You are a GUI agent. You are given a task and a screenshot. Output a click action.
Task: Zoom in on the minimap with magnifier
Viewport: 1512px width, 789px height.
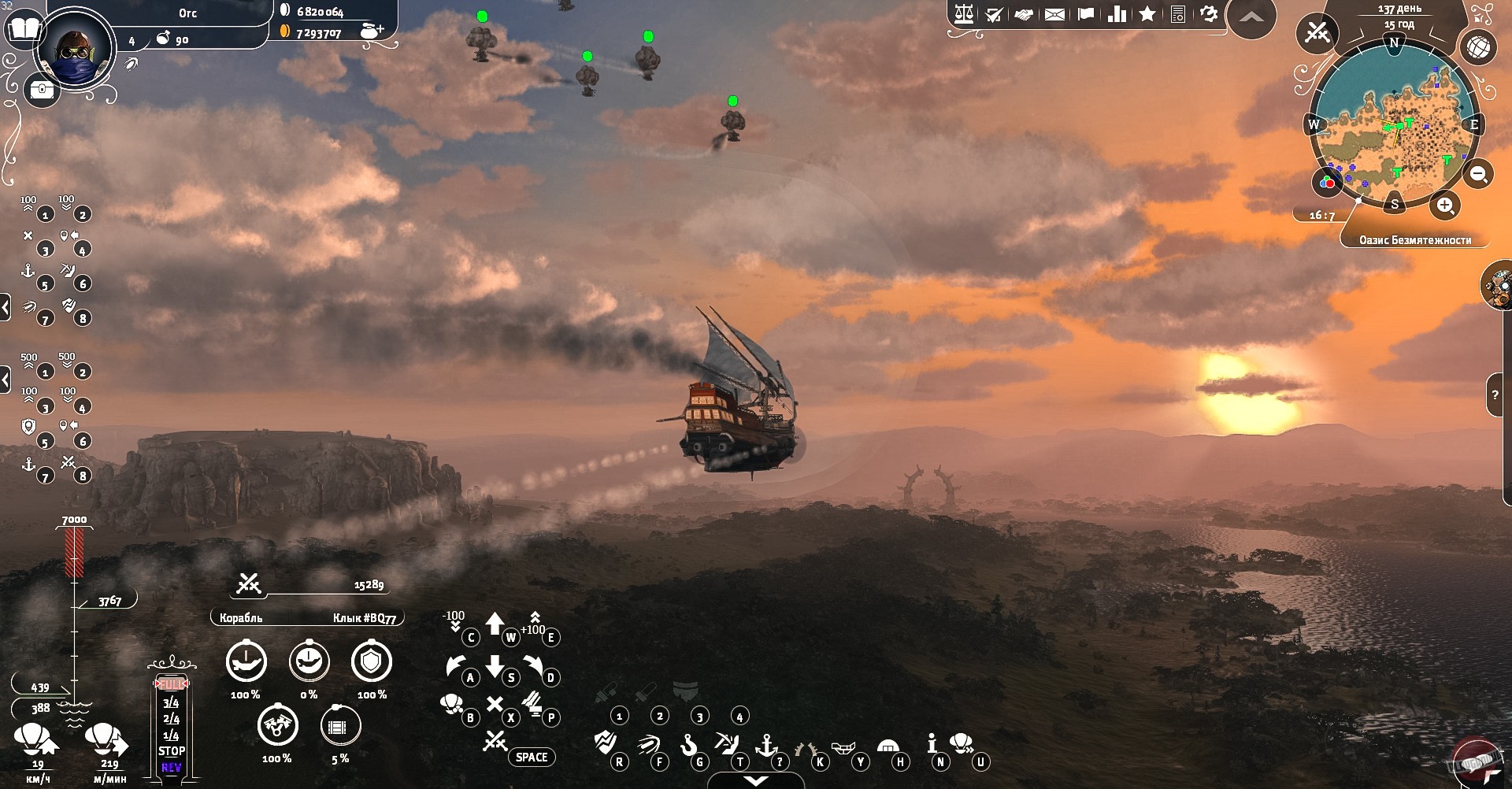(1445, 205)
